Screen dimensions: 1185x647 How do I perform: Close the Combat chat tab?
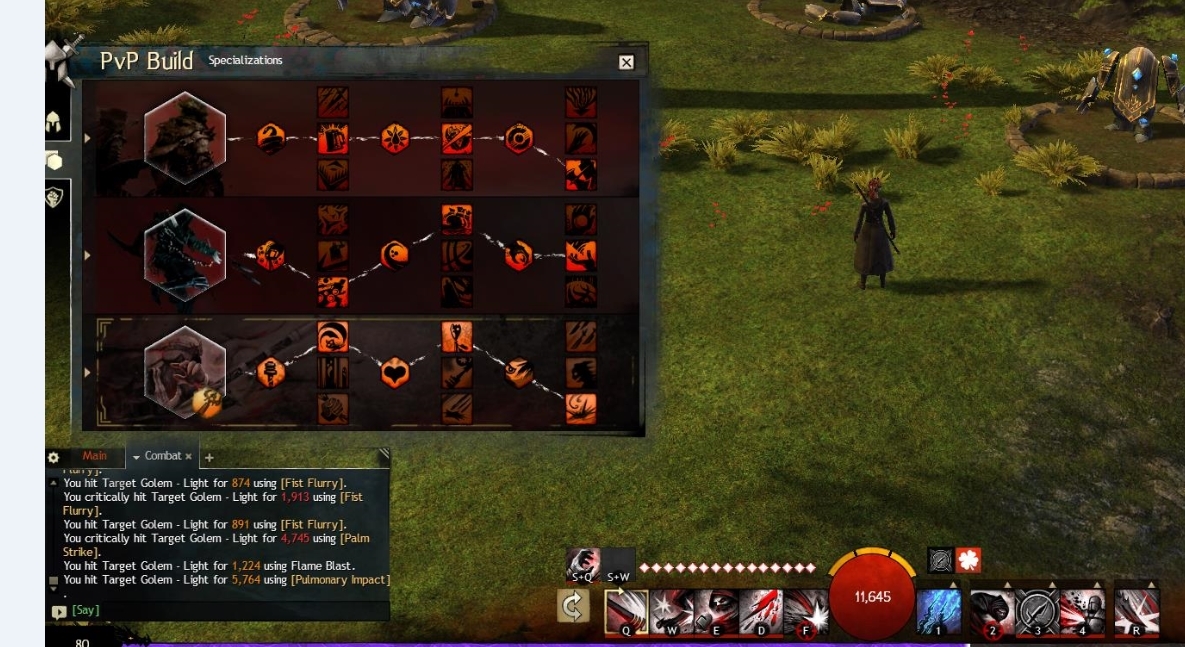(x=188, y=456)
